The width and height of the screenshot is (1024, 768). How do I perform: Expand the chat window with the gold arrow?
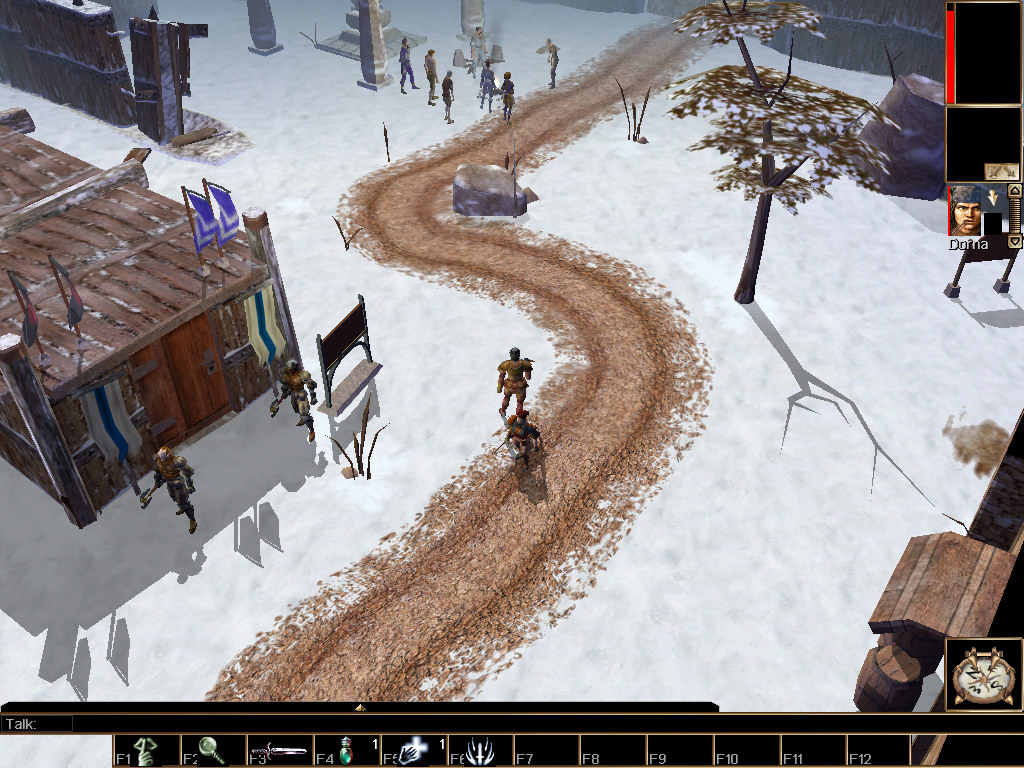tap(360, 707)
